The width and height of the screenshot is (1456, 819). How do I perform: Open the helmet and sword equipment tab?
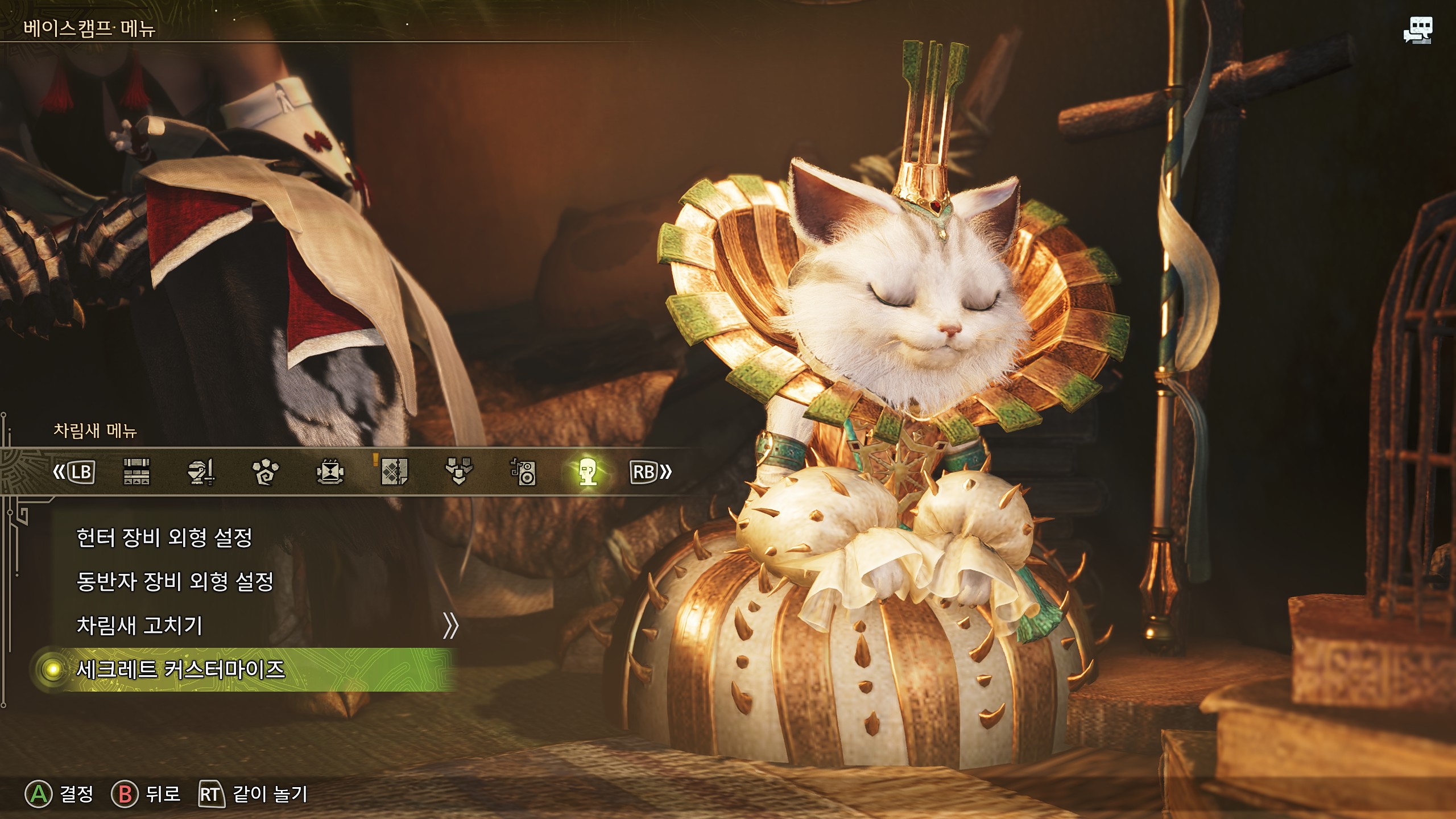point(201,472)
